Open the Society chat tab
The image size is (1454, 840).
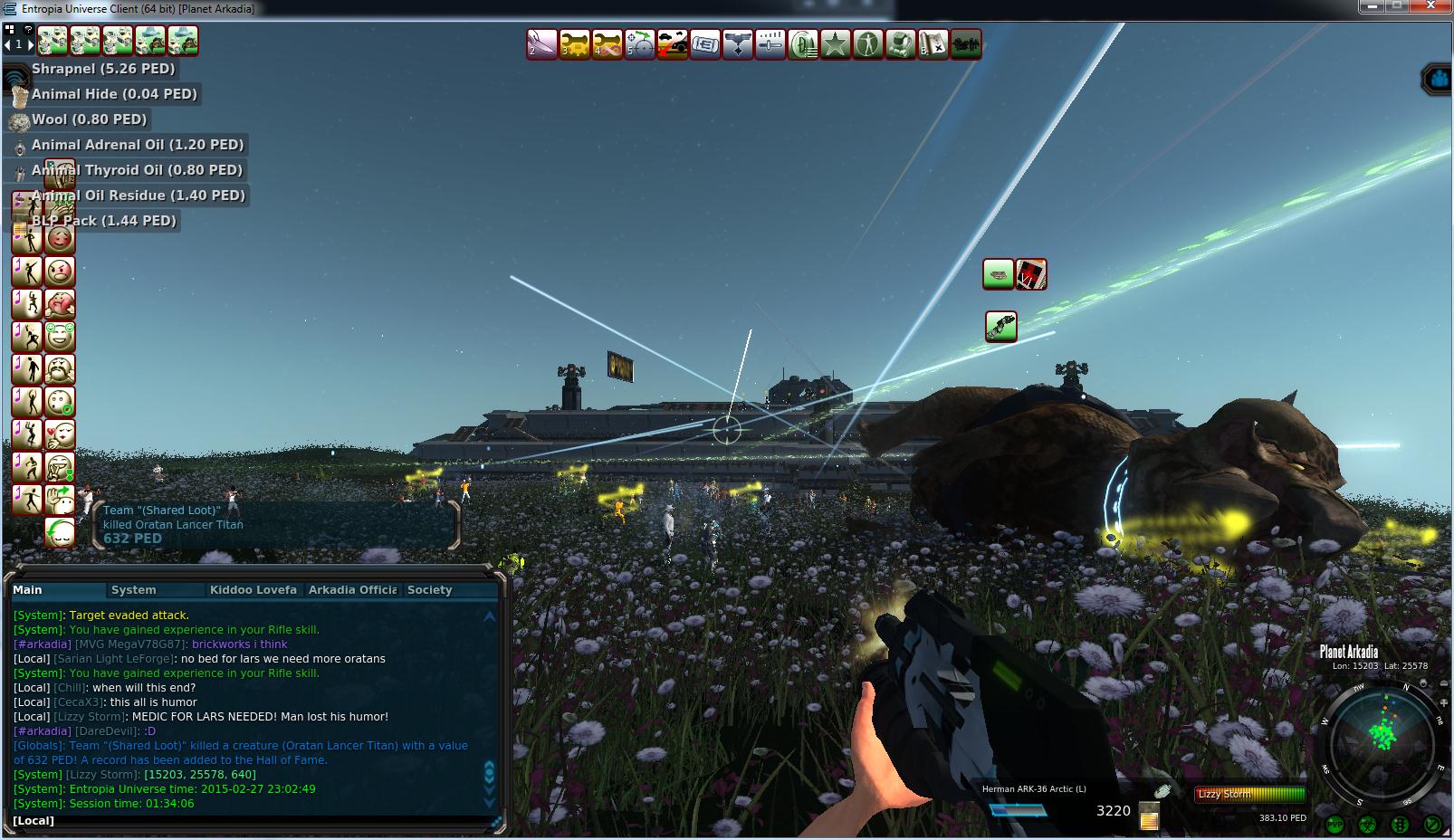coord(429,590)
